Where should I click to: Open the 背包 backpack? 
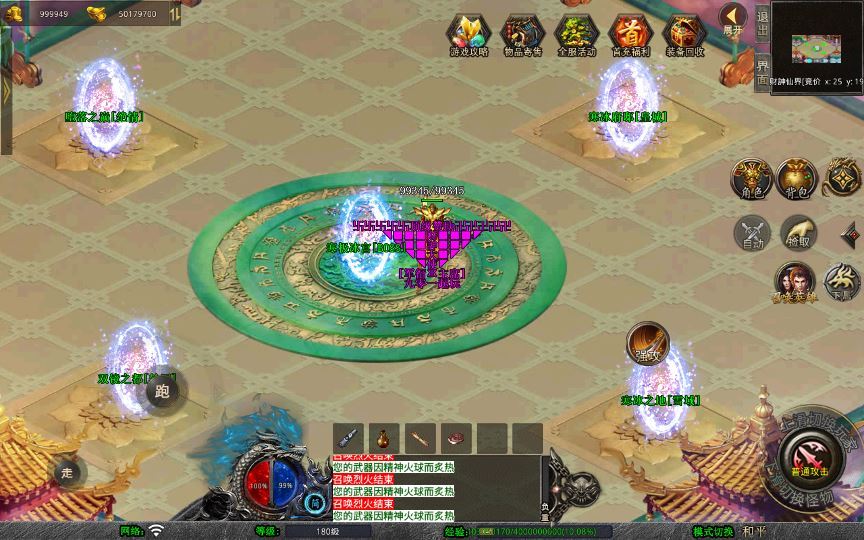(x=797, y=178)
